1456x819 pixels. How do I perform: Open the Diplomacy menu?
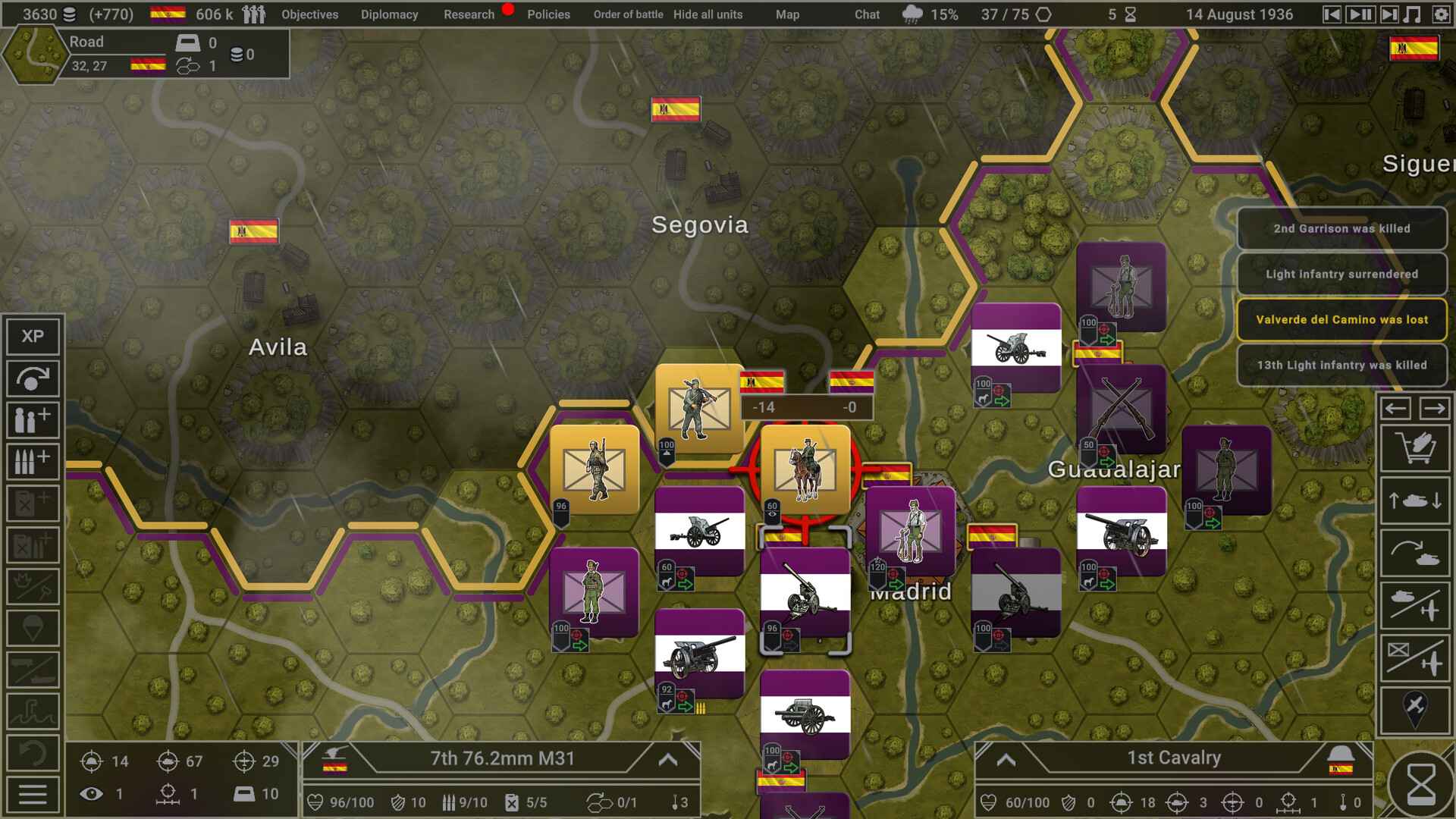[x=390, y=14]
